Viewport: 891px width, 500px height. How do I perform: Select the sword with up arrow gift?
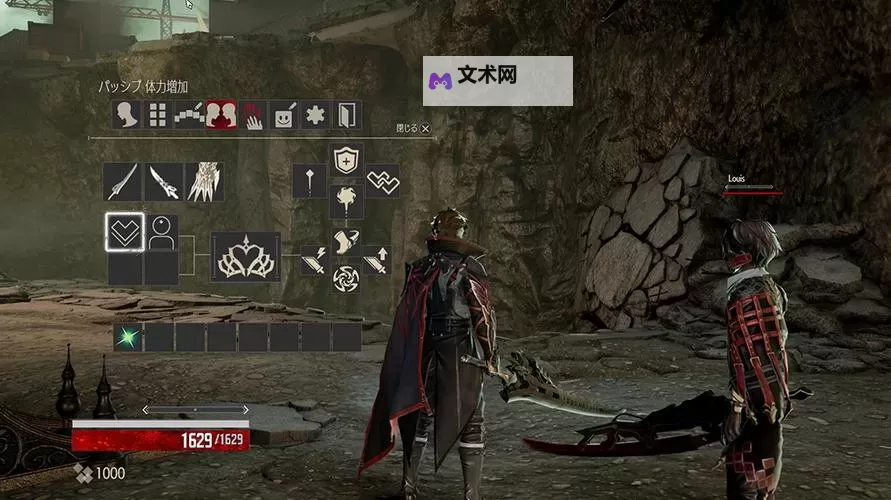pos(376,259)
